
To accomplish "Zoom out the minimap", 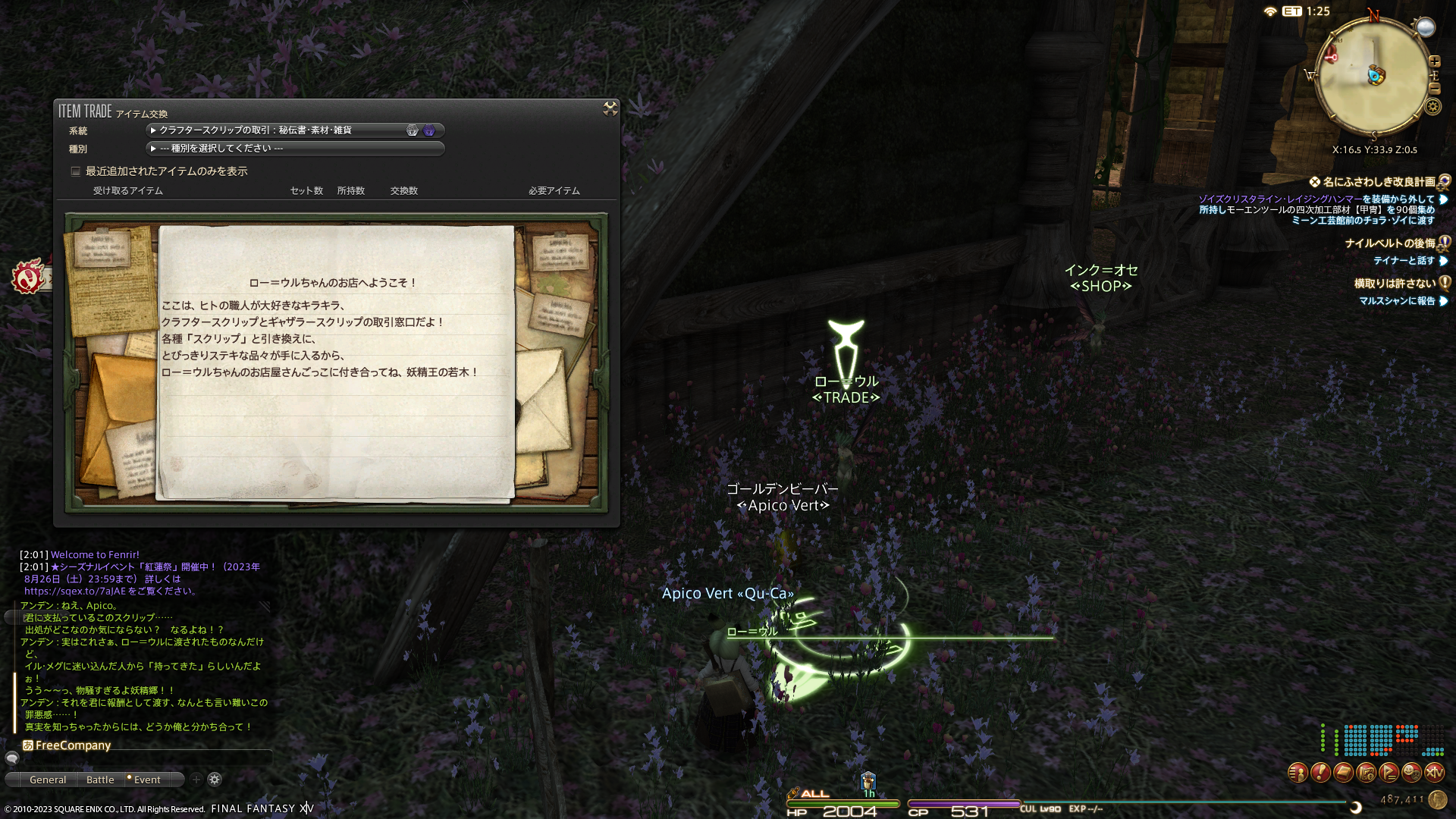I will [x=1435, y=89].
